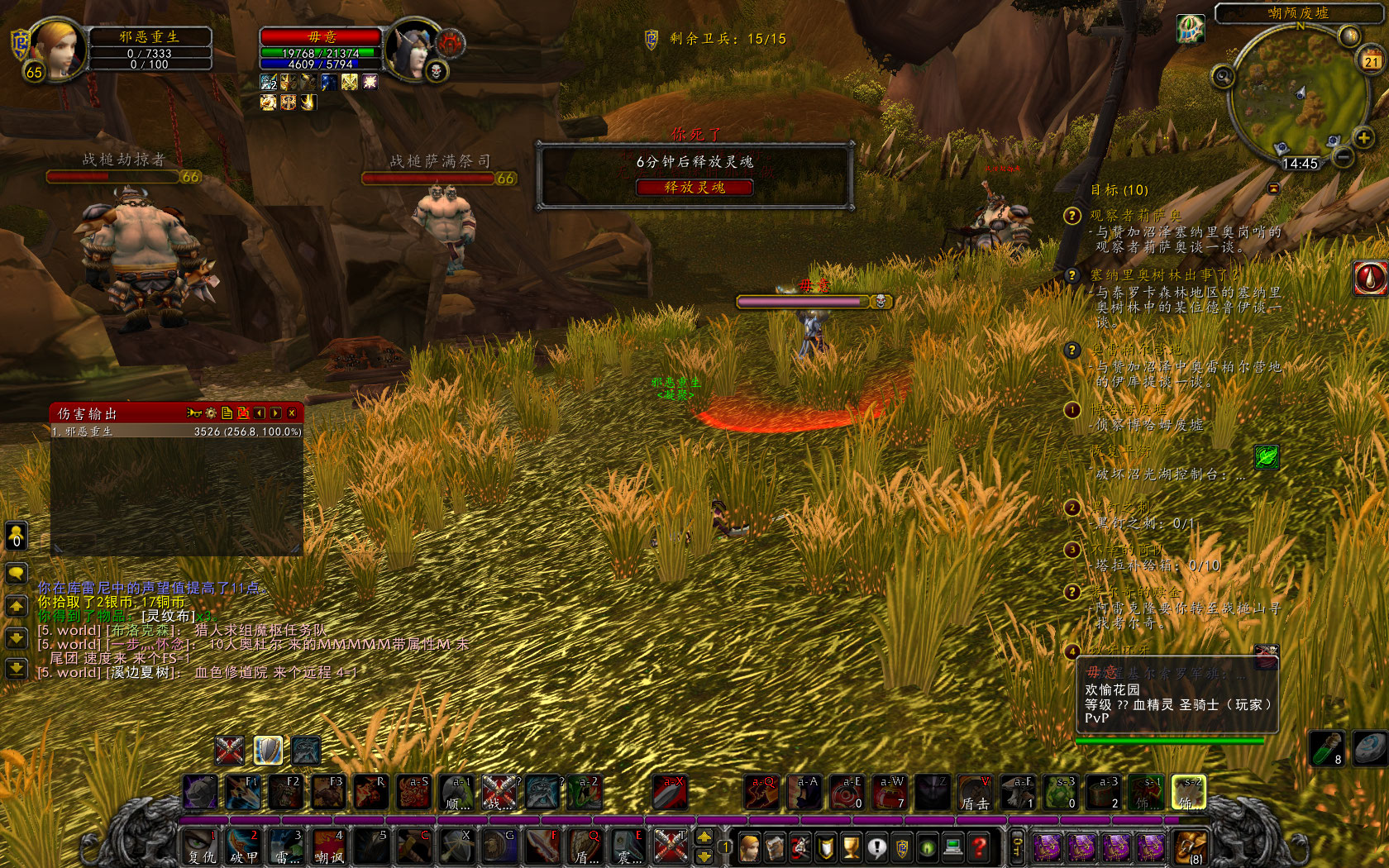Open the spellbook from the micro menu

click(x=775, y=847)
